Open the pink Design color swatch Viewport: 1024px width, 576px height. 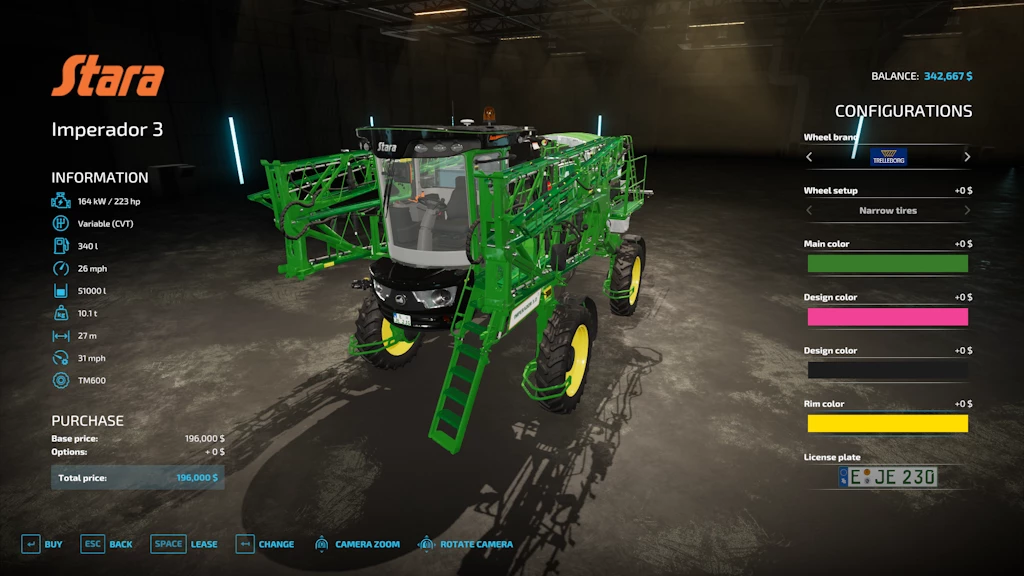888,317
